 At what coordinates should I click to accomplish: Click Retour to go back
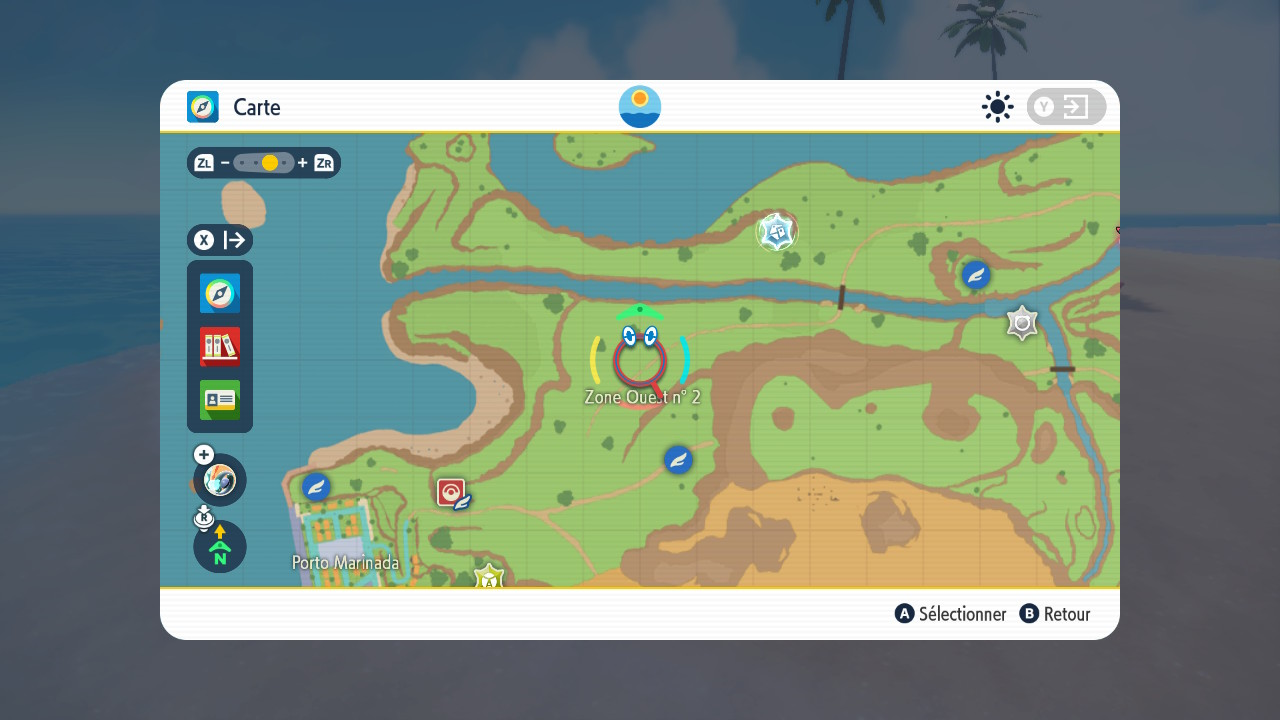click(1055, 614)
